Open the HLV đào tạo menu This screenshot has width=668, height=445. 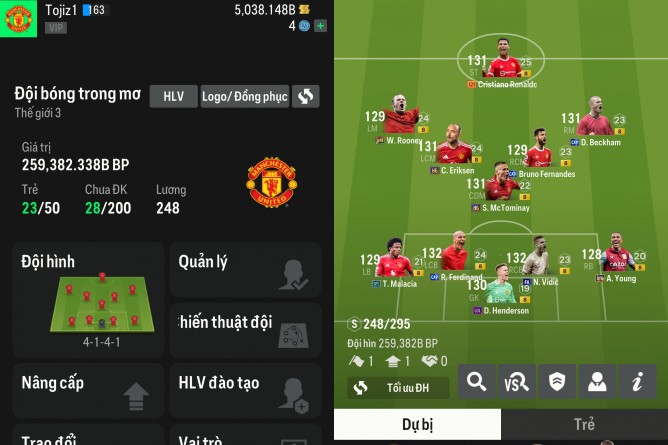[245, 390]
